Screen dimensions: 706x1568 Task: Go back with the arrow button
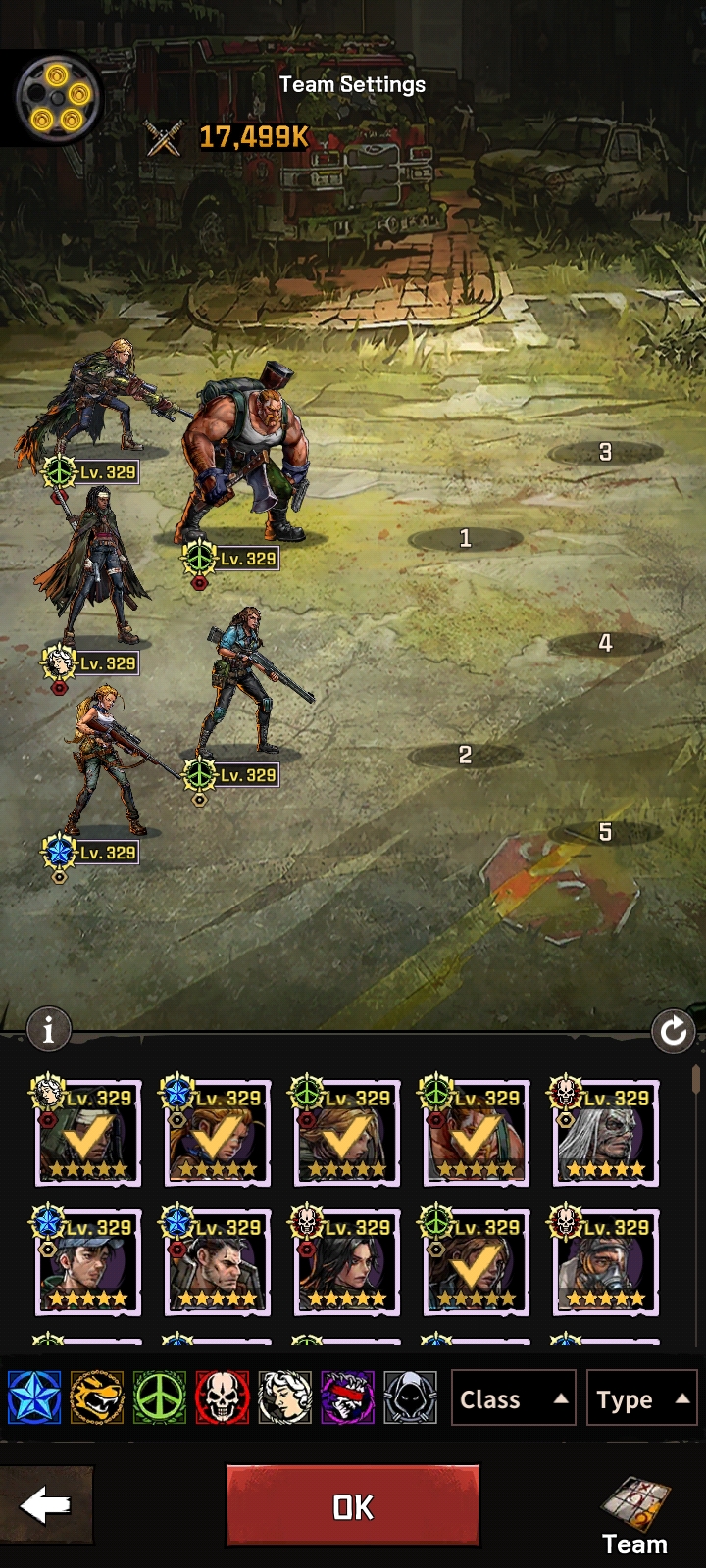coord(45,1506)
